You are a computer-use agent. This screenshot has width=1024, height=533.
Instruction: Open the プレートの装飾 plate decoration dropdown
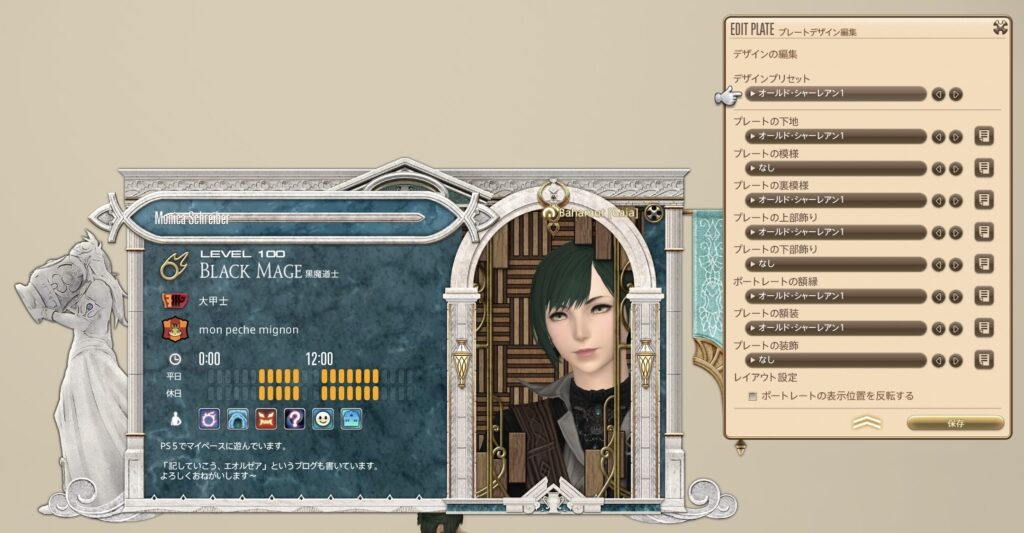[837, 359]
